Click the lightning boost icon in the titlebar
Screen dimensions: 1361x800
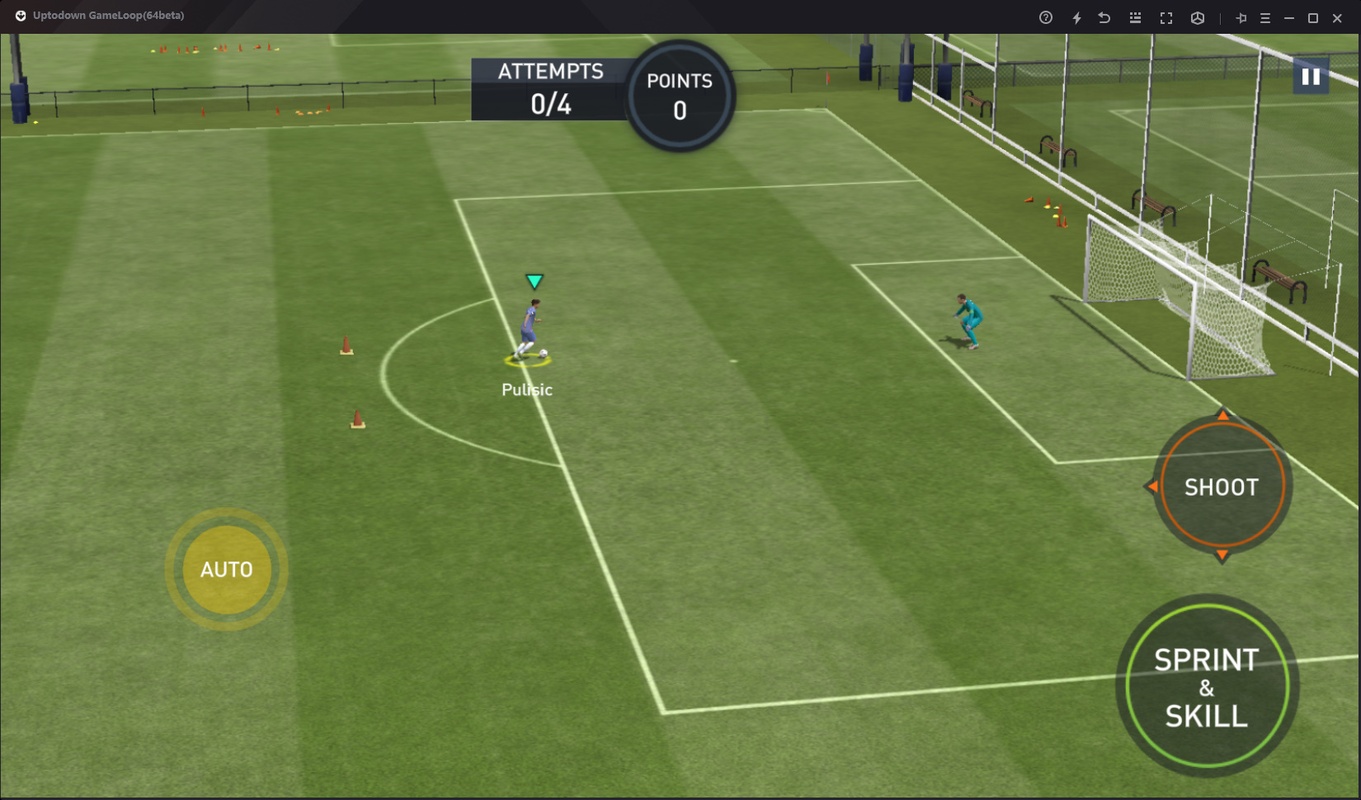1077,18
